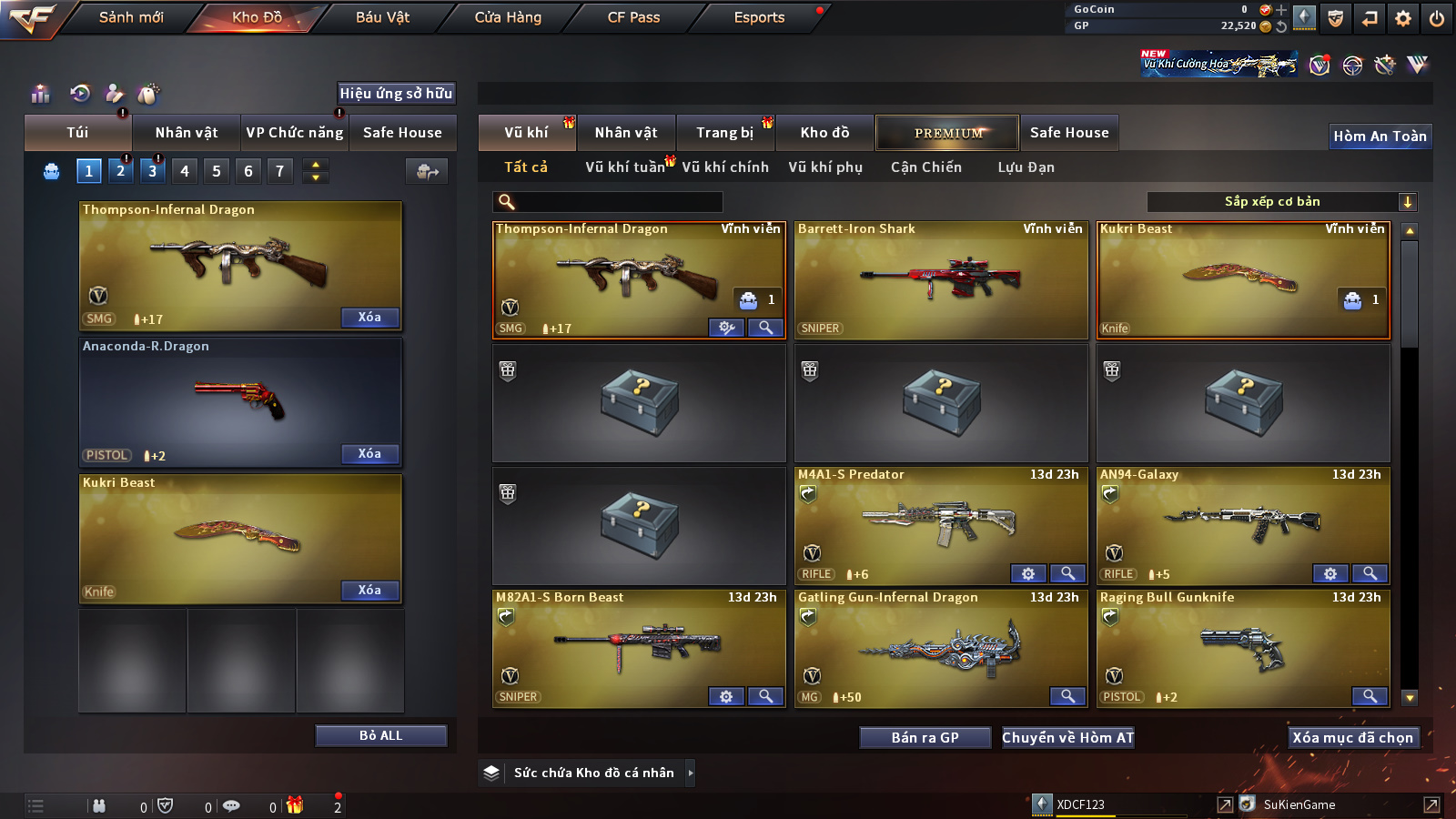The height and width of the screenshot is (819, 1456).
Task: Delete selection with Xóa mục đã chọn
Action: pyautogui.click(x=1352, y=737)
